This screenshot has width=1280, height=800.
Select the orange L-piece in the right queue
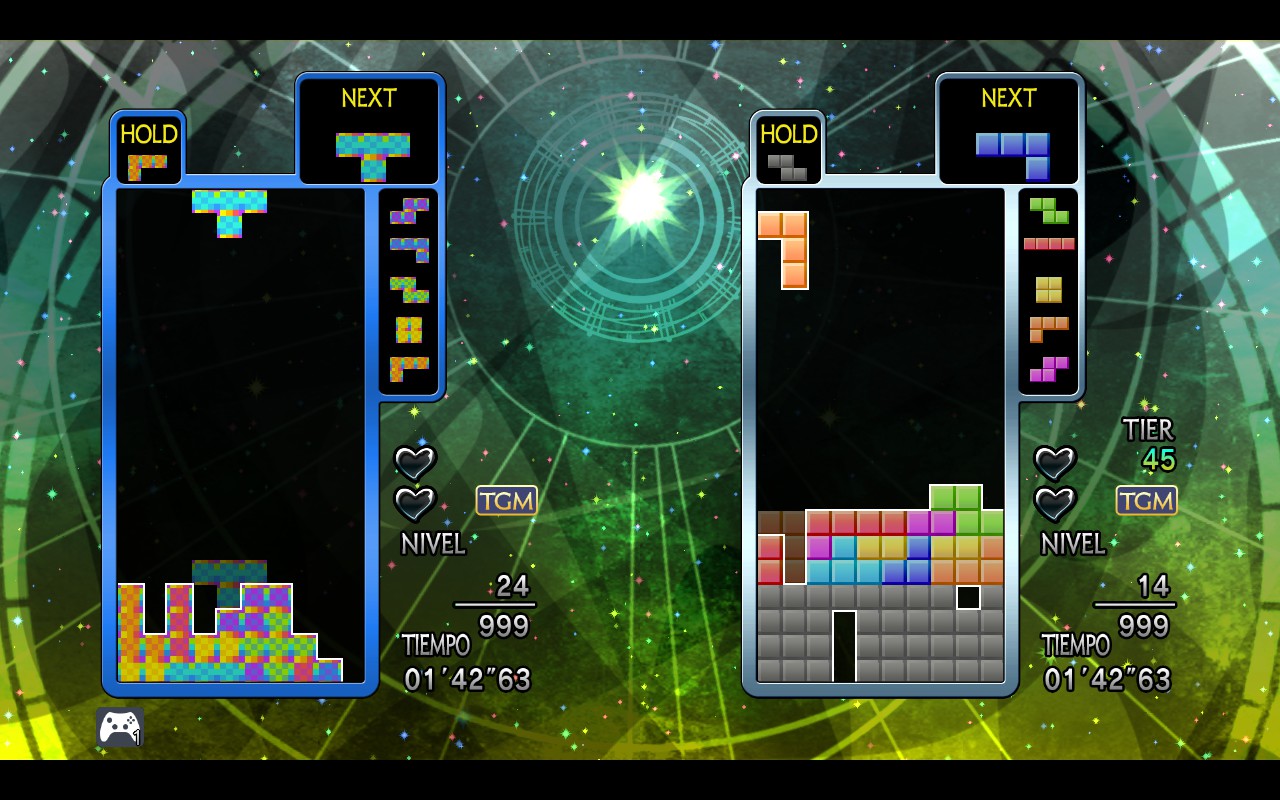[x=1049, y=328]
